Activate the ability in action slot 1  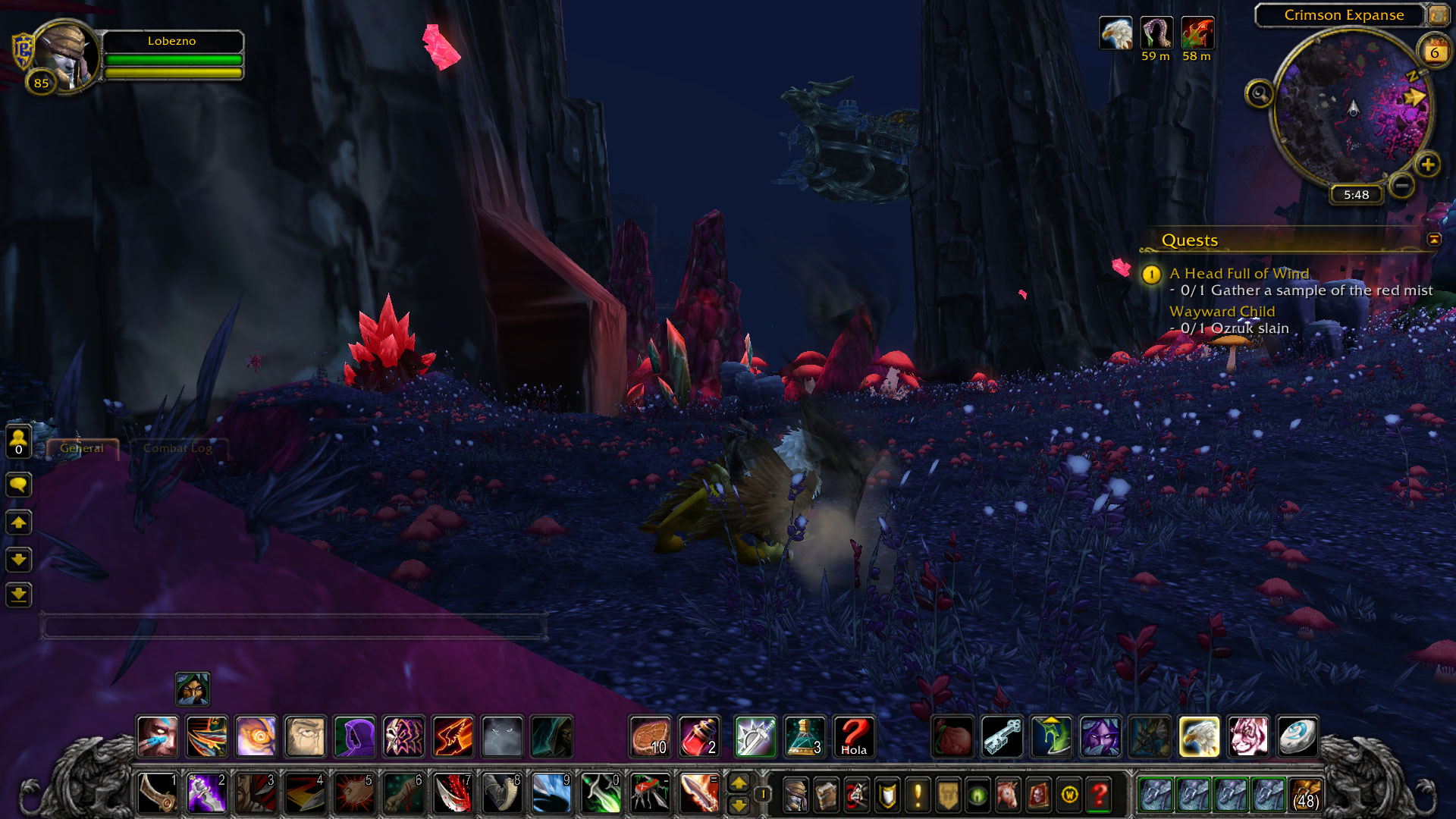(158, 794)
